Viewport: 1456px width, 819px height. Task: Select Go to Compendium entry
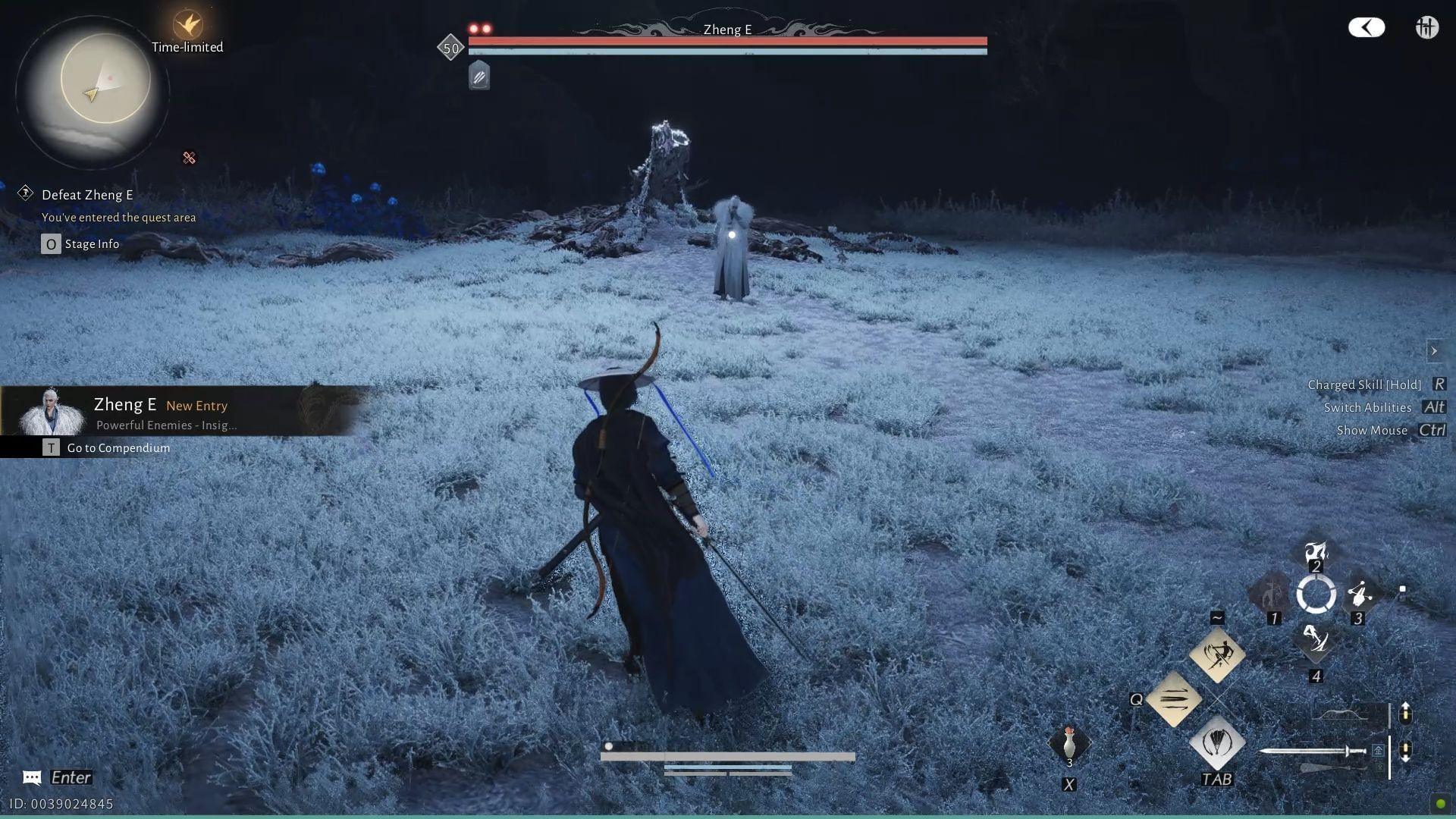pyautogui.click(x=118, y=447)
